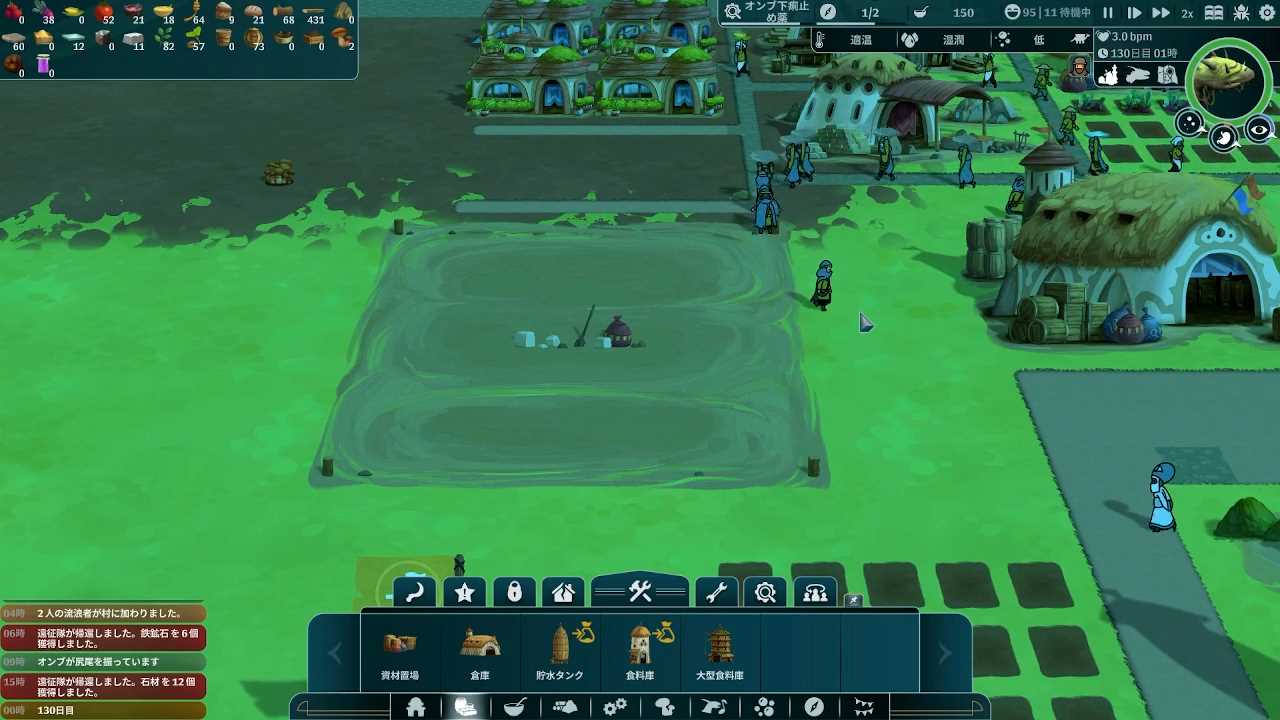This screenshot has width=1280, height=720.
Task: Open the decoration flags category
Action: coord(864,708)
